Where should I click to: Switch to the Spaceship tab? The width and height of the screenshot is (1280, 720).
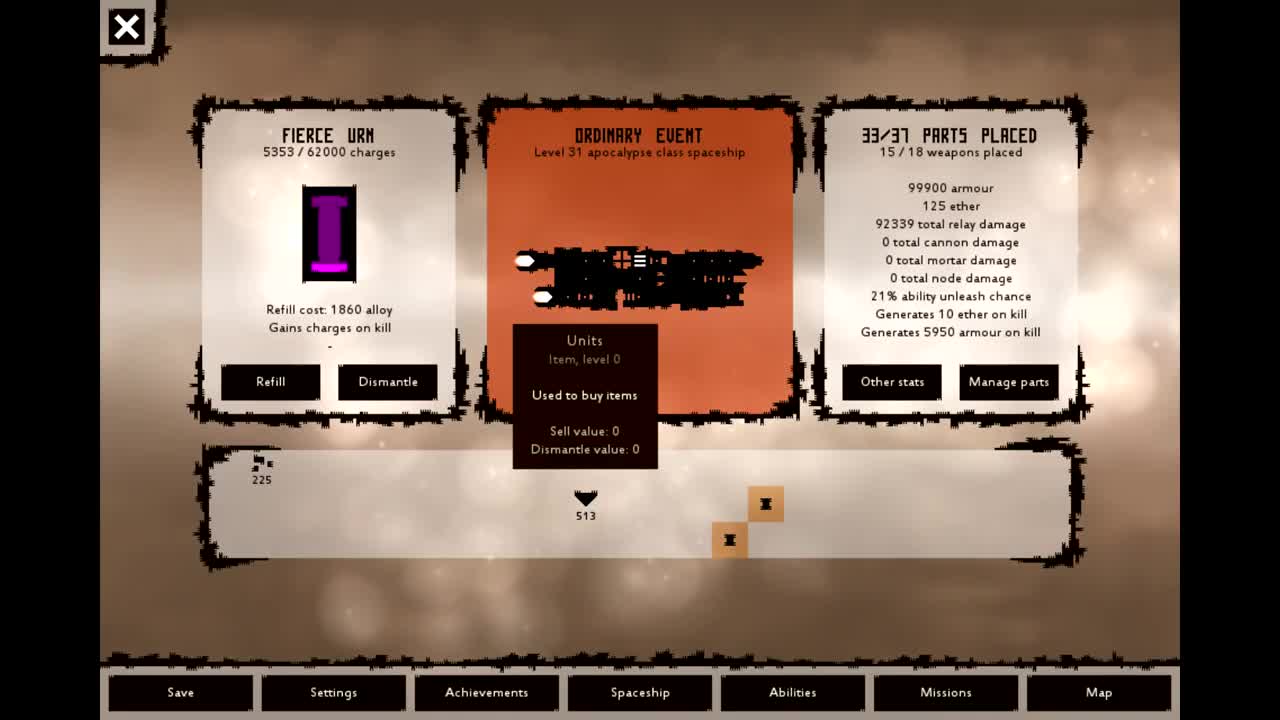click(640, 692)
